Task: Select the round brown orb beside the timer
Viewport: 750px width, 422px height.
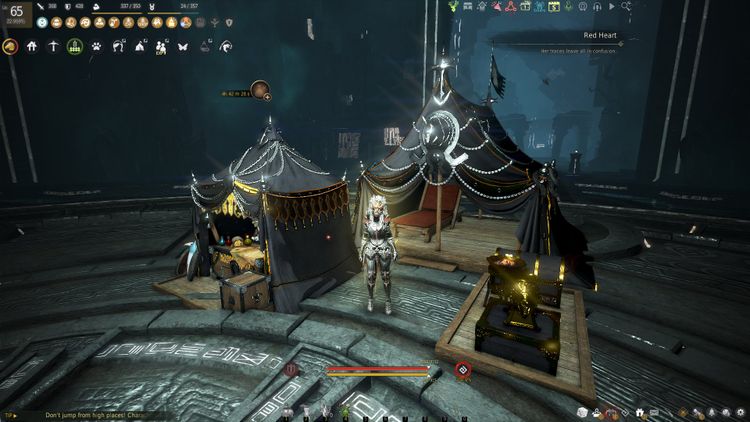Action: 259,91
